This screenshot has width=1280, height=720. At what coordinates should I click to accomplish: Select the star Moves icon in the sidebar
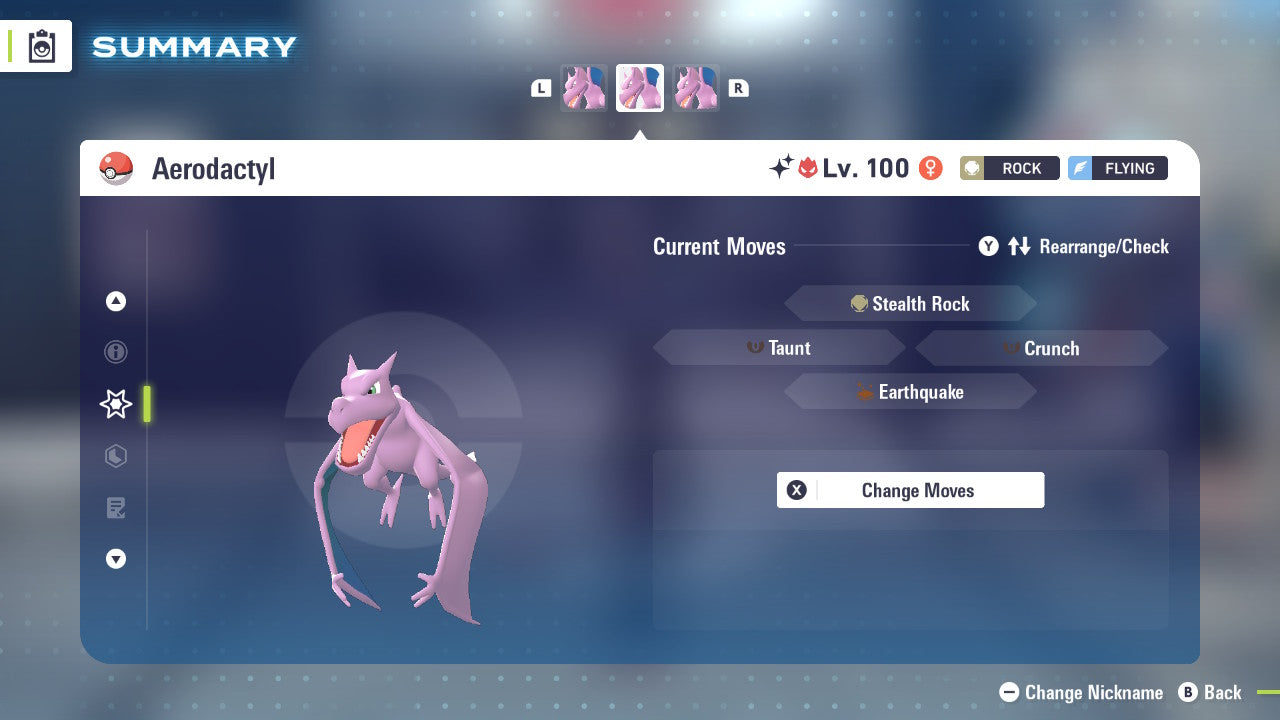pos(116,404)
